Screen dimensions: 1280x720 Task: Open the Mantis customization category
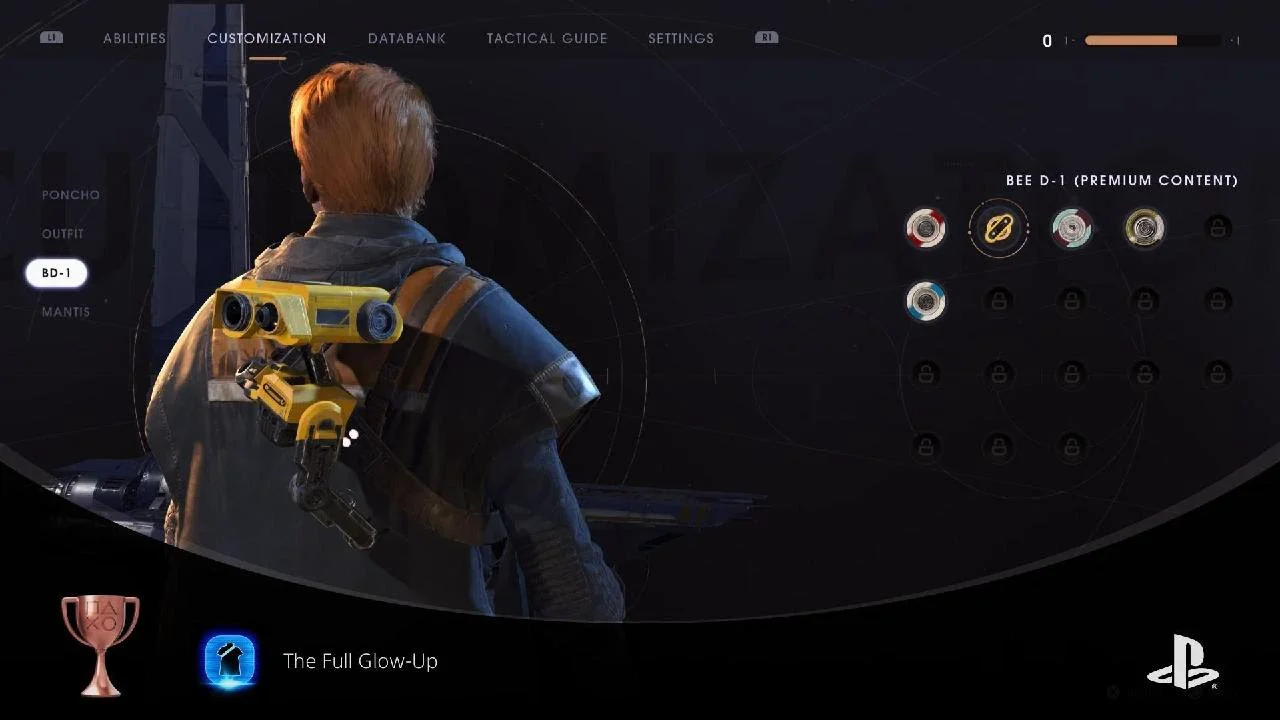click(x=65, y=312)
